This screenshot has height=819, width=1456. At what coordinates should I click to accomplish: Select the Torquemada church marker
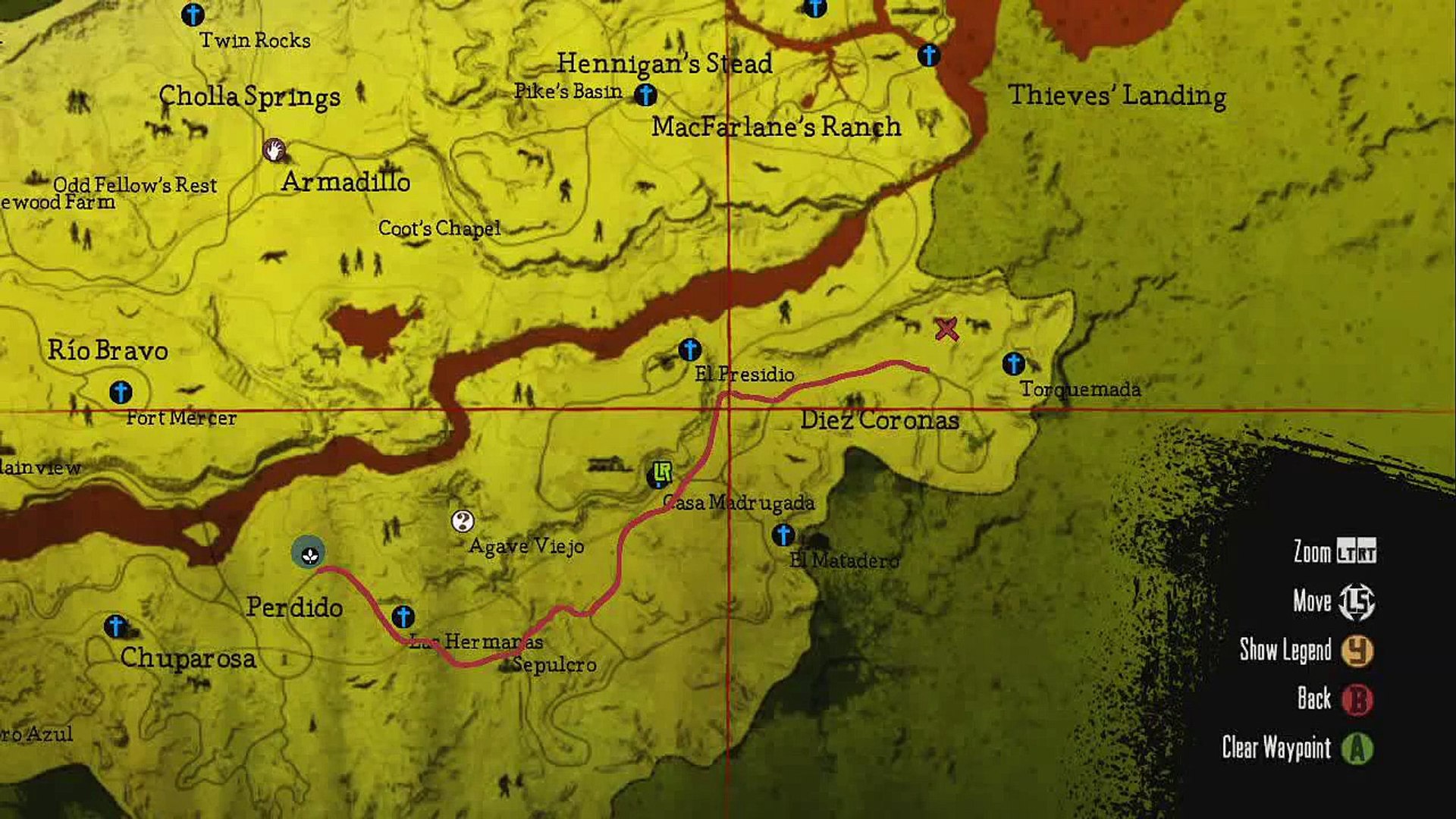click(1014, 366)
